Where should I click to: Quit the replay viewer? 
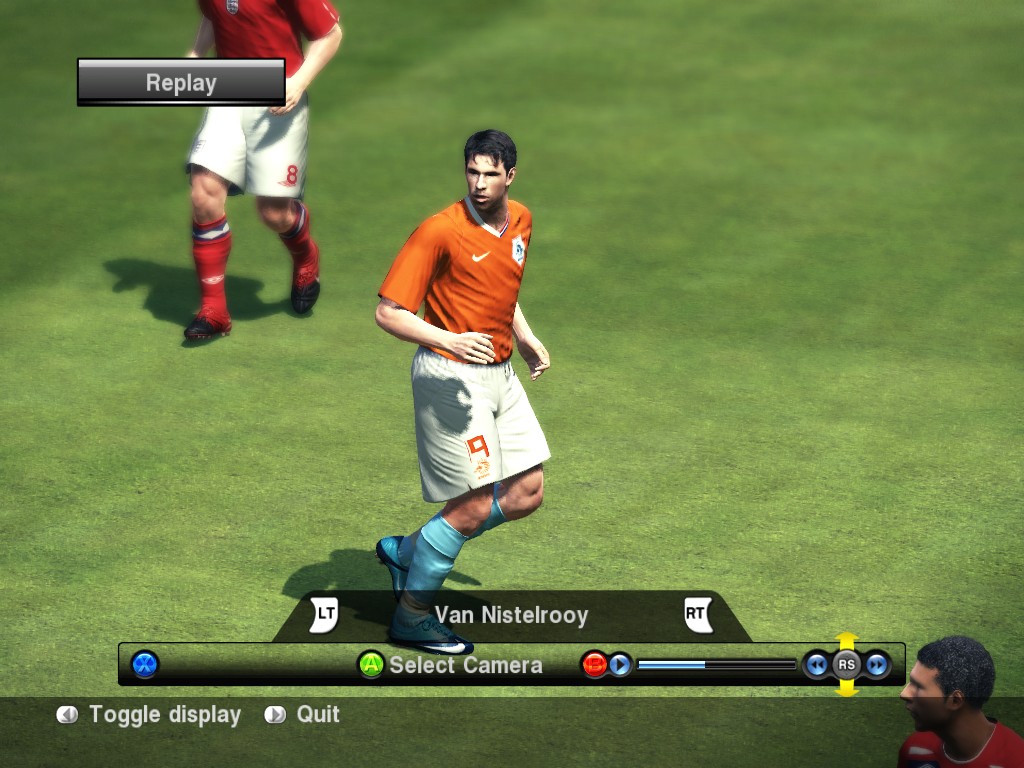303,715
